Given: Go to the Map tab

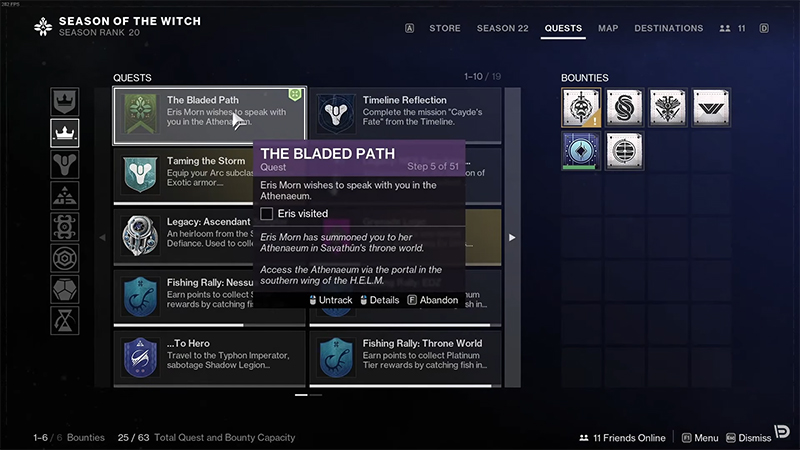Looking at the screenshot, I should point(608,28).
